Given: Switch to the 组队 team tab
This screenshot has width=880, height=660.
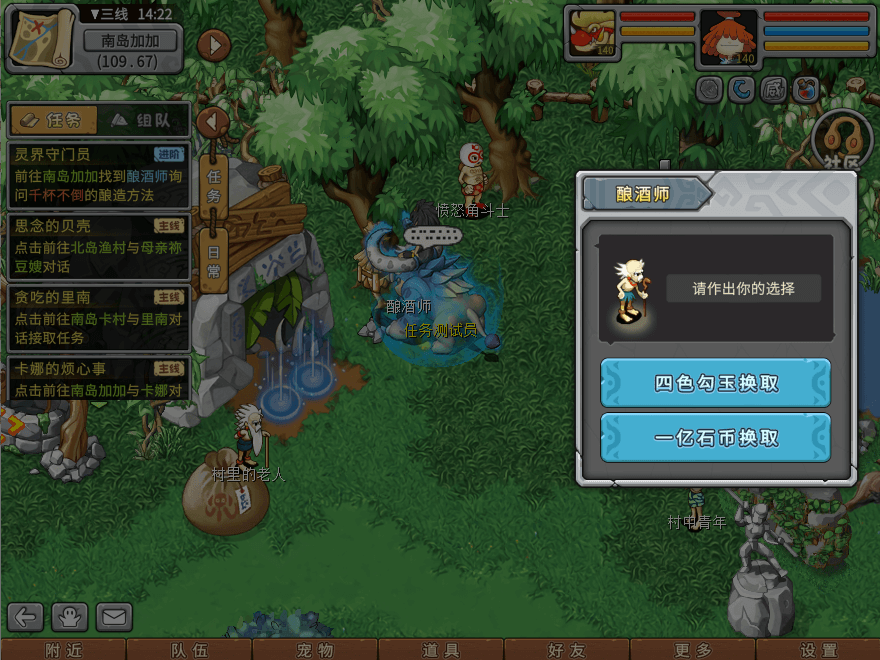Looking at the screenshot, I should [x=145, y=120].
